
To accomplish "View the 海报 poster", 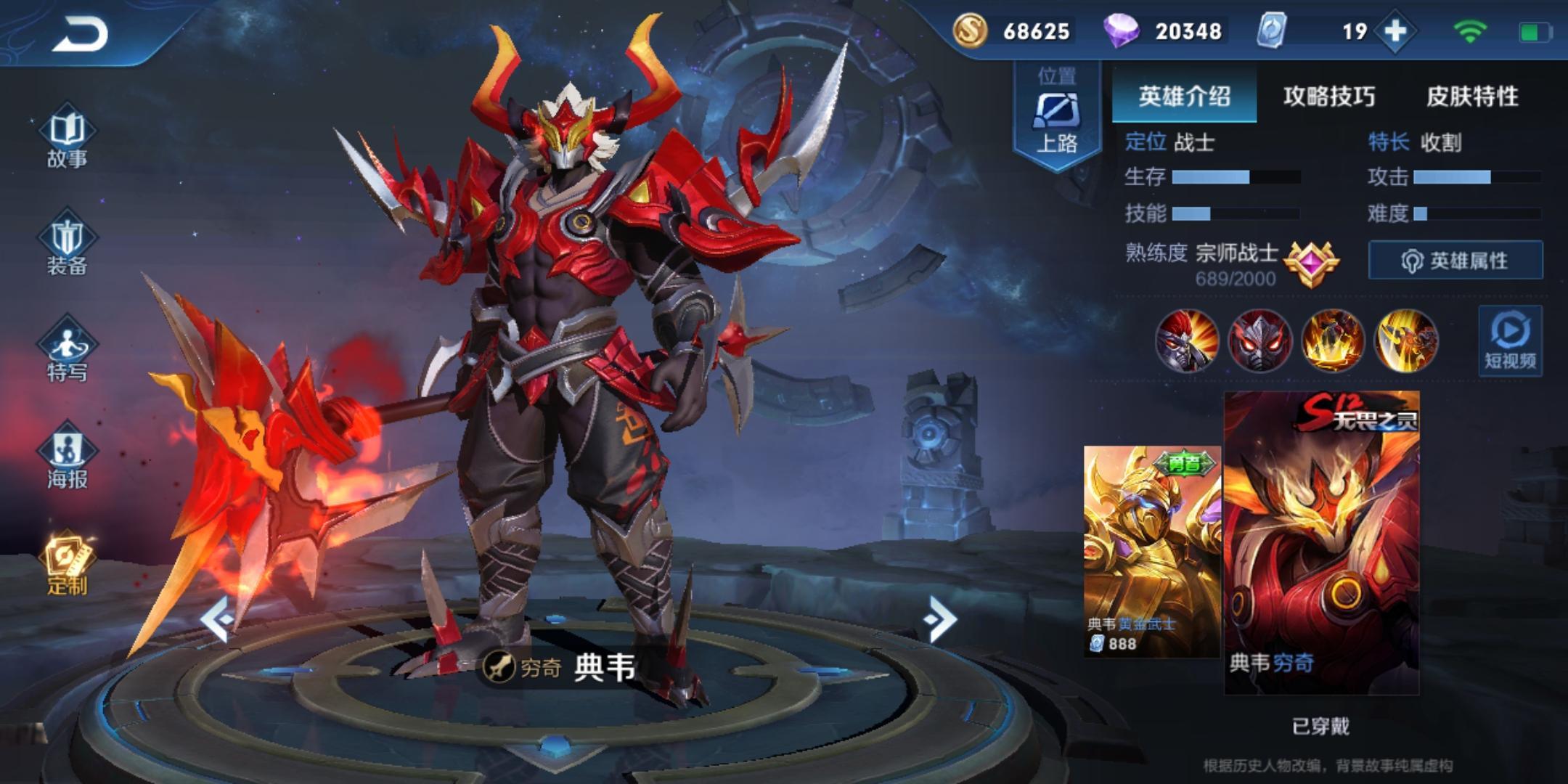I will pyautogui.click(x=67, y=459).
